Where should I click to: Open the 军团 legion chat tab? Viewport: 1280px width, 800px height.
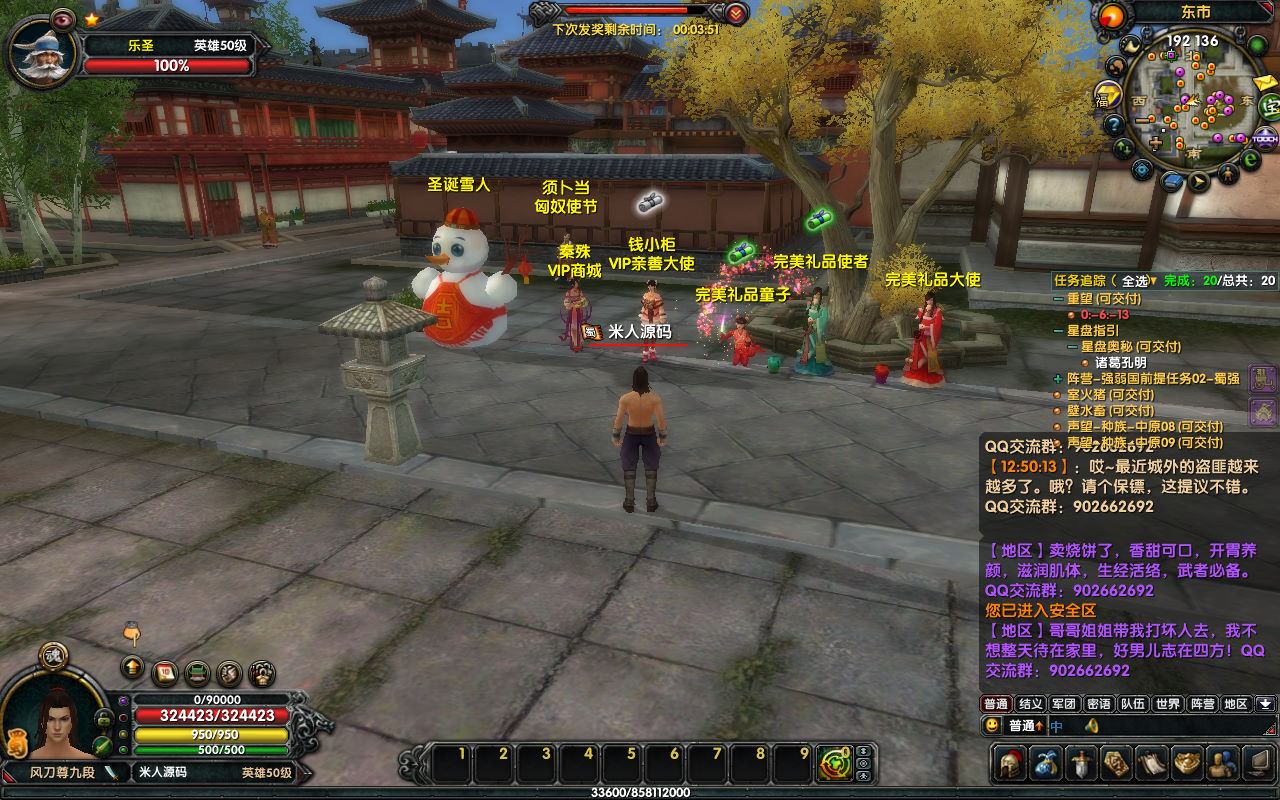pyautogui.click(x=1064, y=704)
